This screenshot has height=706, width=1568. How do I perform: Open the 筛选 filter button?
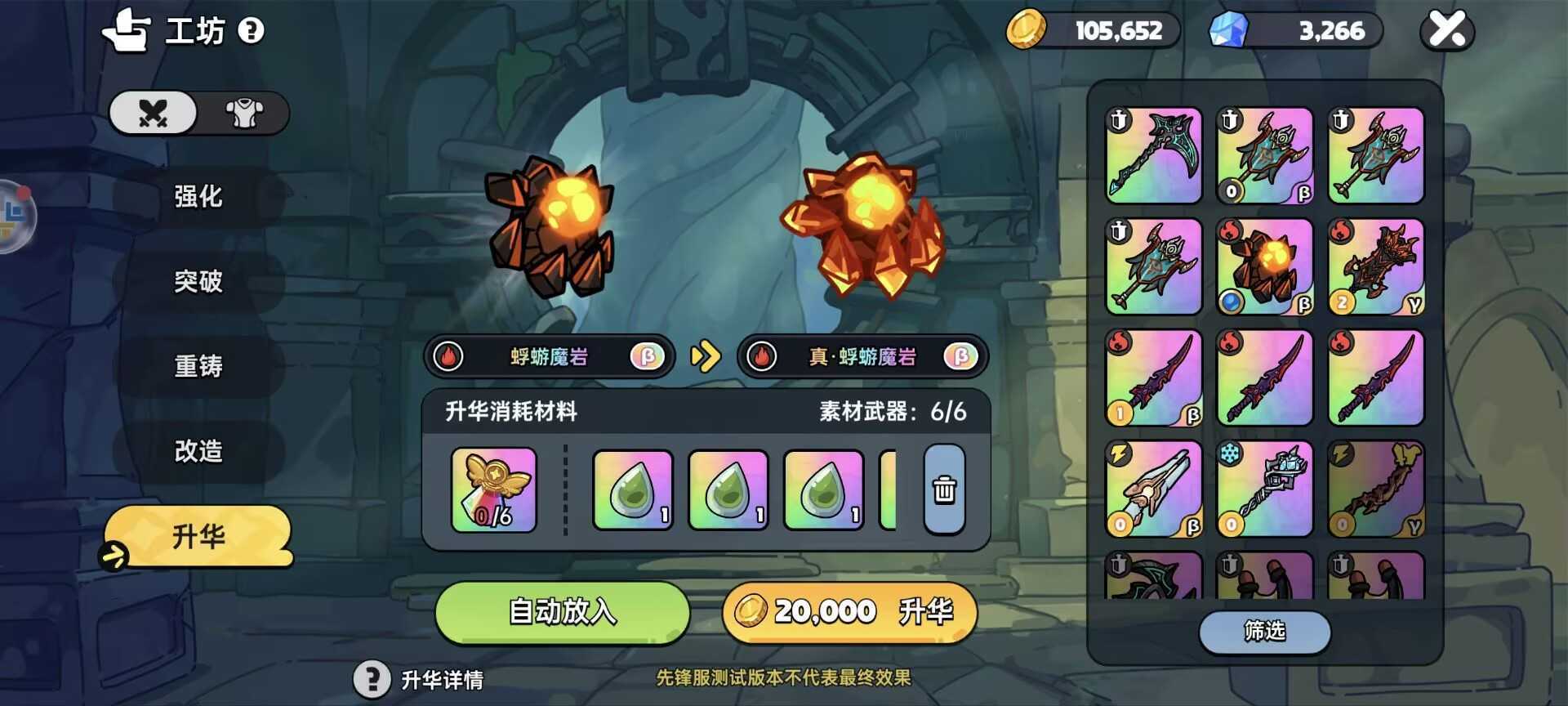[x=1264, y=632]
